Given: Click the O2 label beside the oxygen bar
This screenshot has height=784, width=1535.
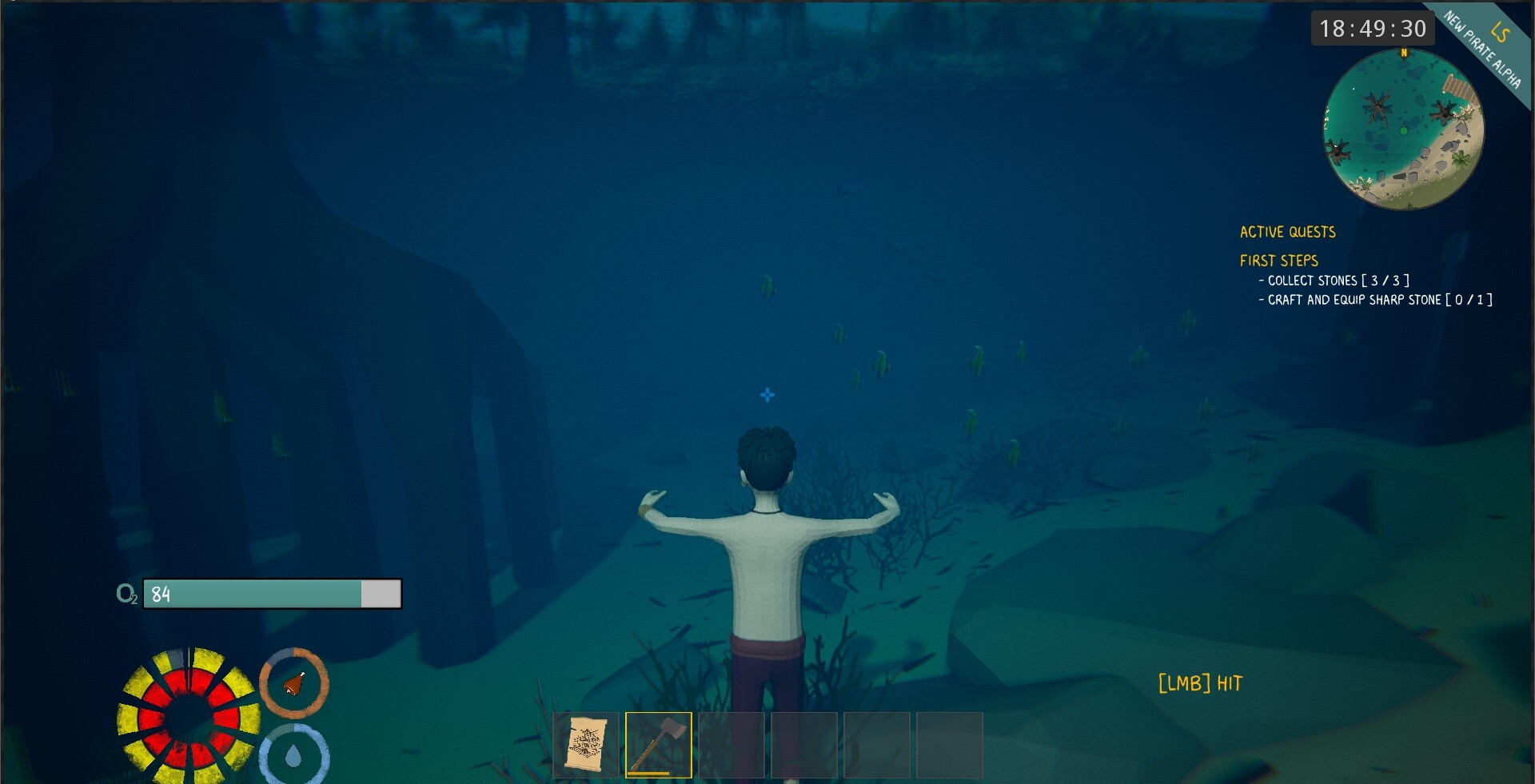Looking at the screenshot, I should 126,595.
